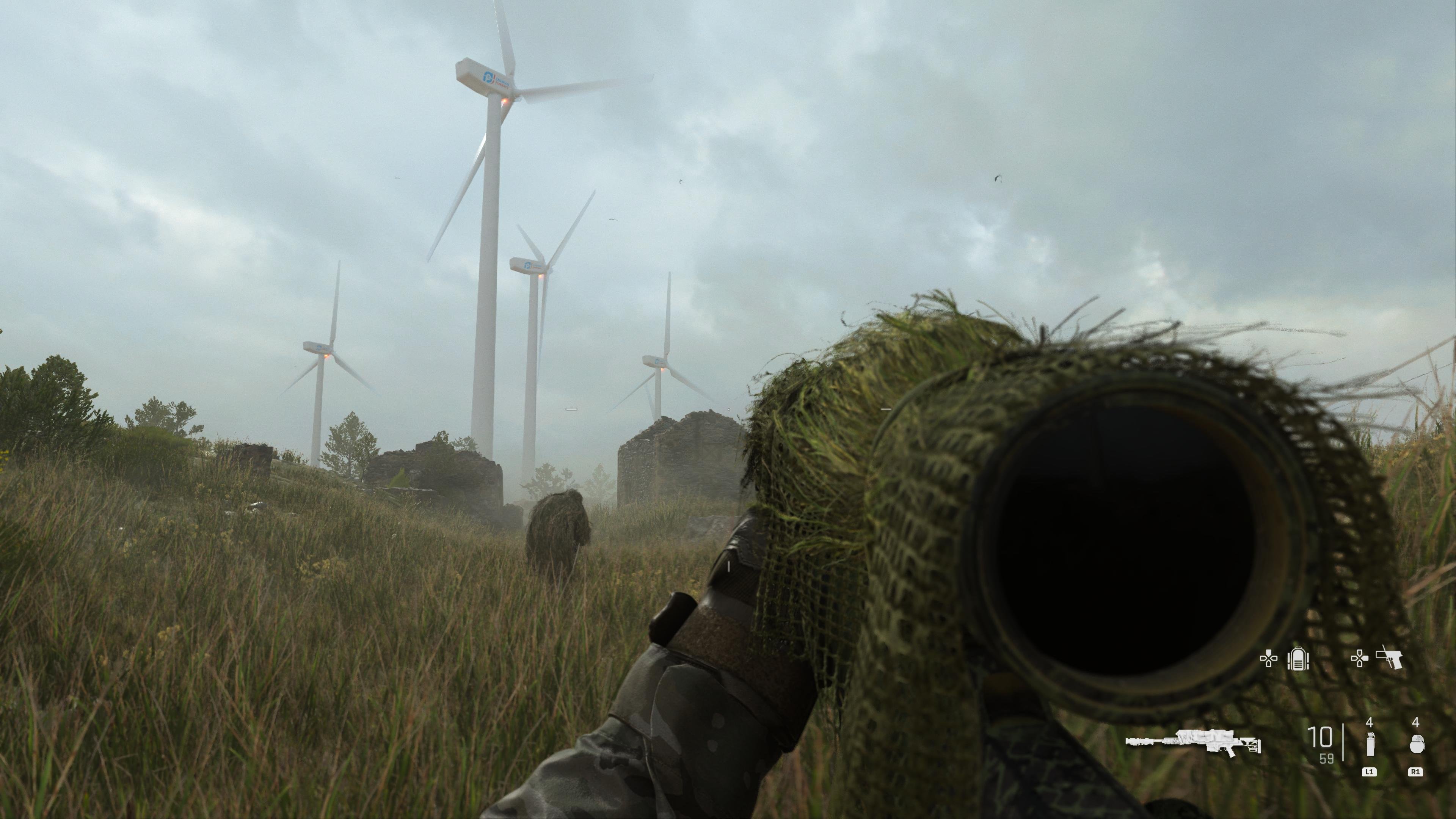Click the left d-pad cross icon

[x=1269, y=659]
